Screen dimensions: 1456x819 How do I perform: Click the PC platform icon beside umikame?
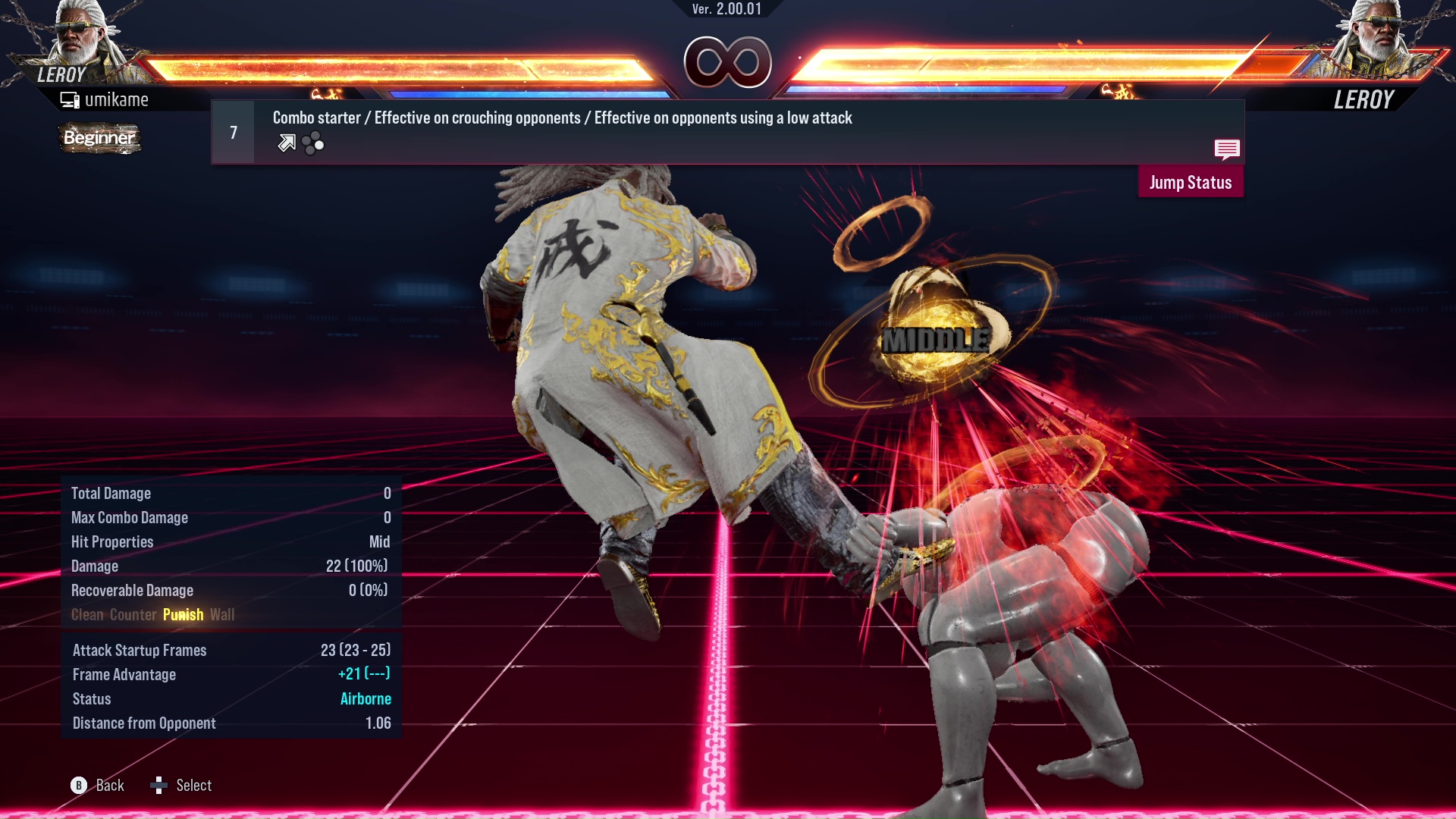(x=70, y=99)
